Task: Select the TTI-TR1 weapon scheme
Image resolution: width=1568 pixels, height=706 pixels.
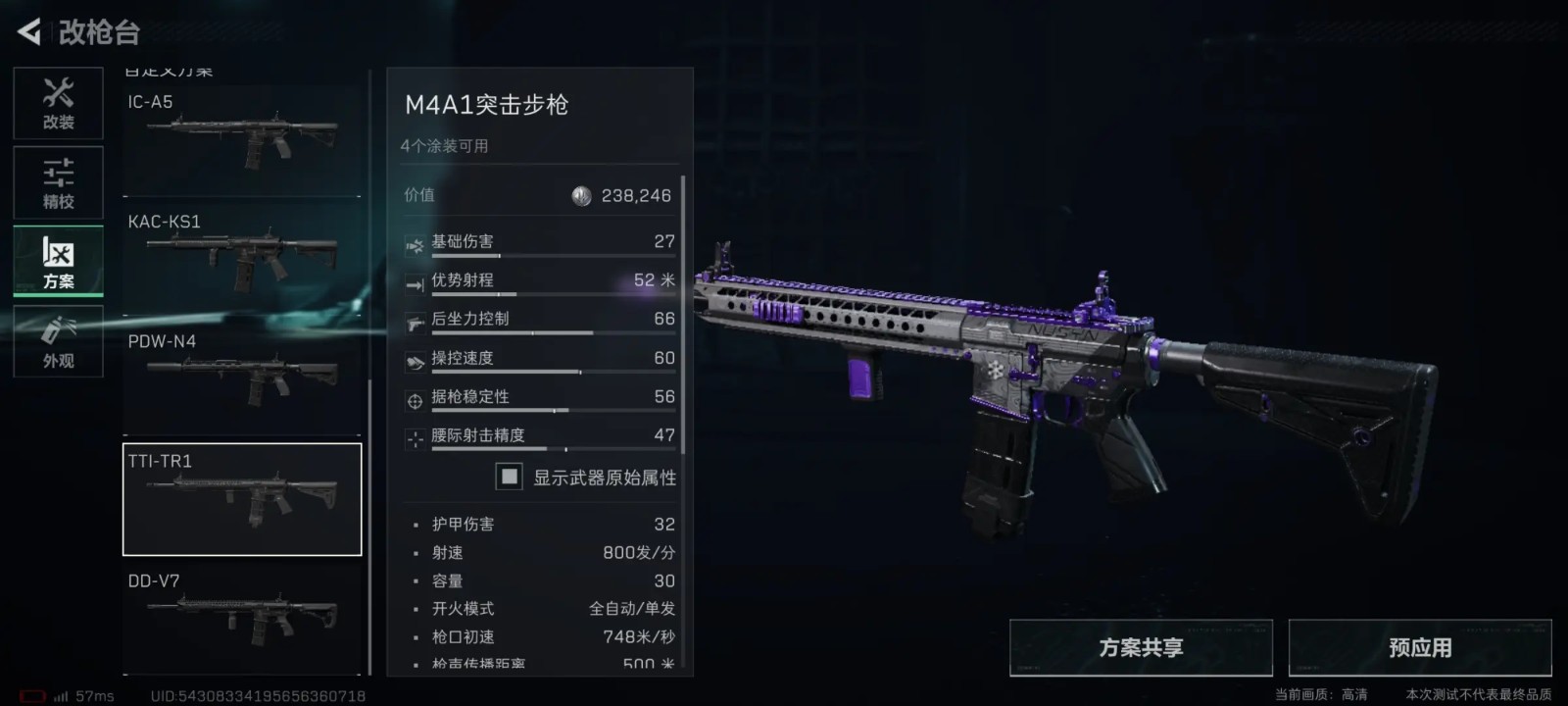Action: coord(242,499)
